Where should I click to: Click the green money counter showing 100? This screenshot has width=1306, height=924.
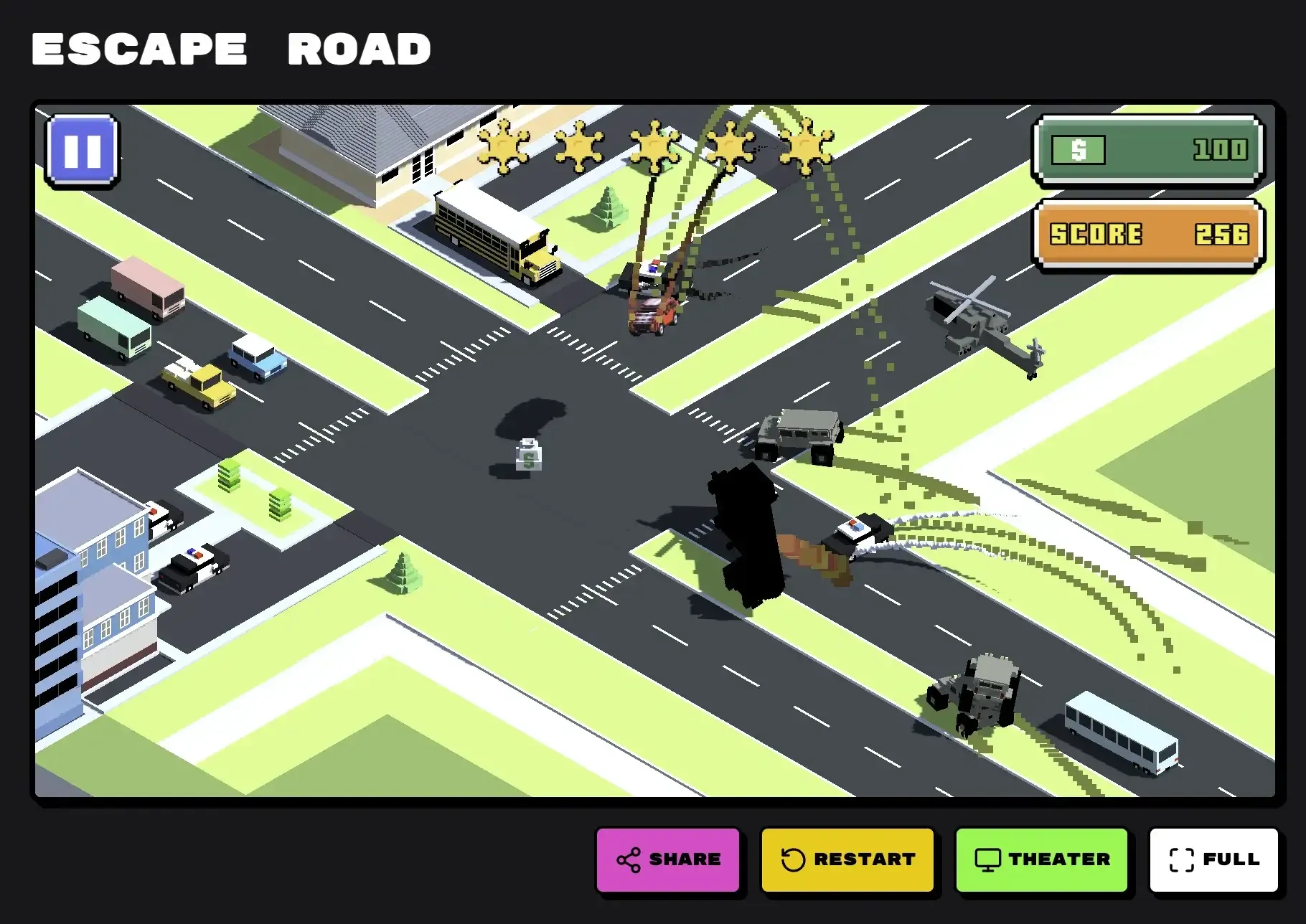click(1146, 148)
